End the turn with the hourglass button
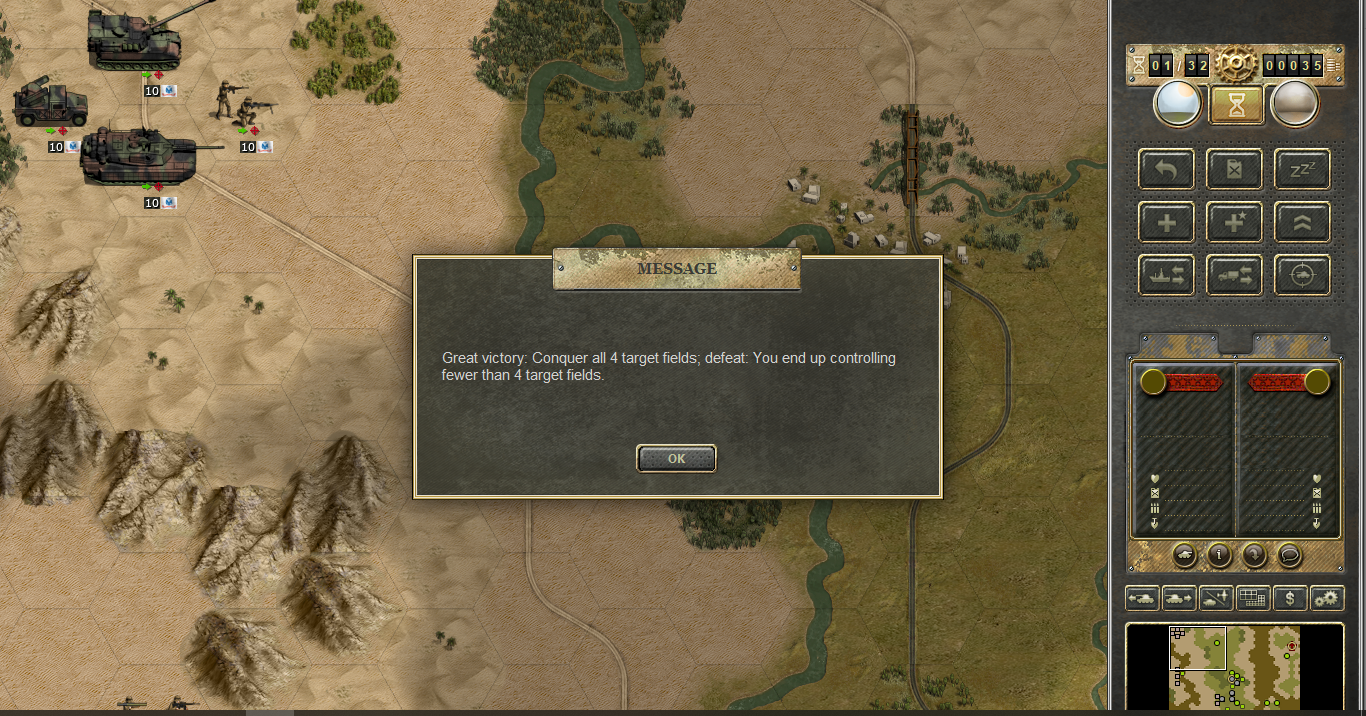Image resolution: width=1366 pixels, height=716 pixels. click(1236, 105)
